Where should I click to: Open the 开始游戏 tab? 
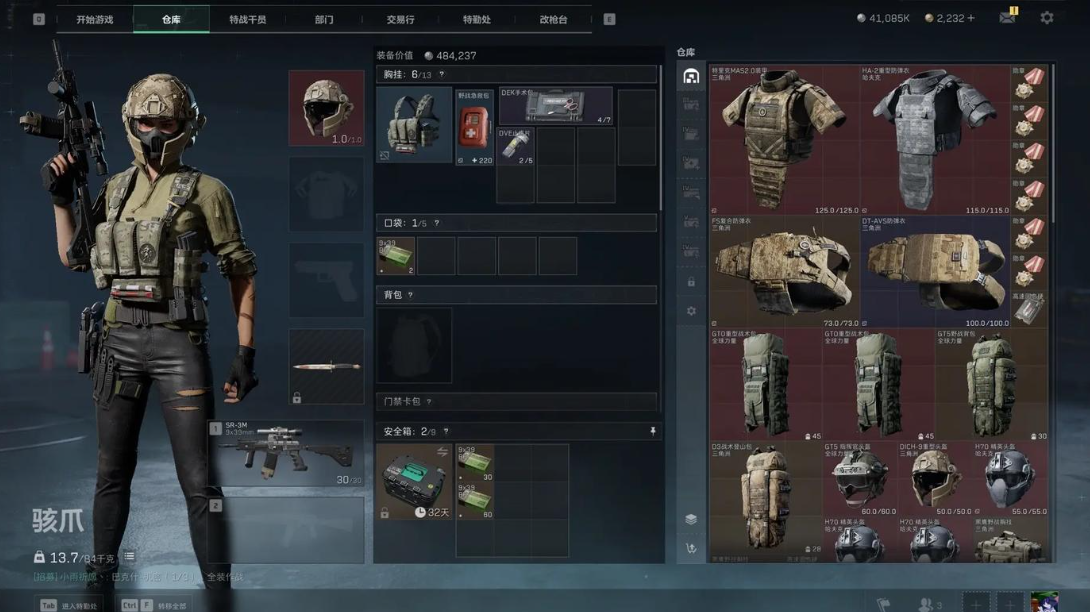click(x=95, y=19)
